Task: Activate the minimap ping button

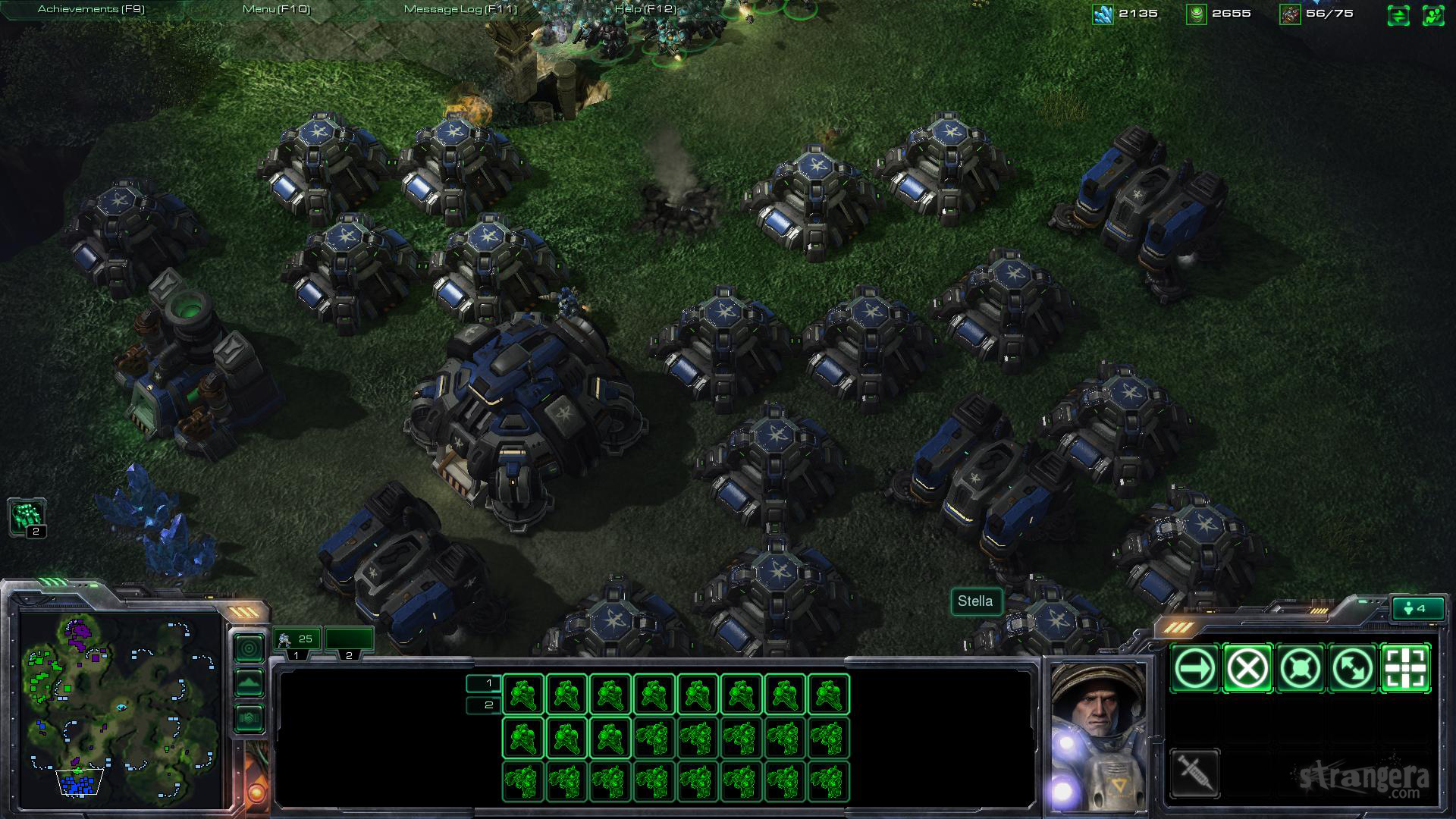Action: point(249,648)
